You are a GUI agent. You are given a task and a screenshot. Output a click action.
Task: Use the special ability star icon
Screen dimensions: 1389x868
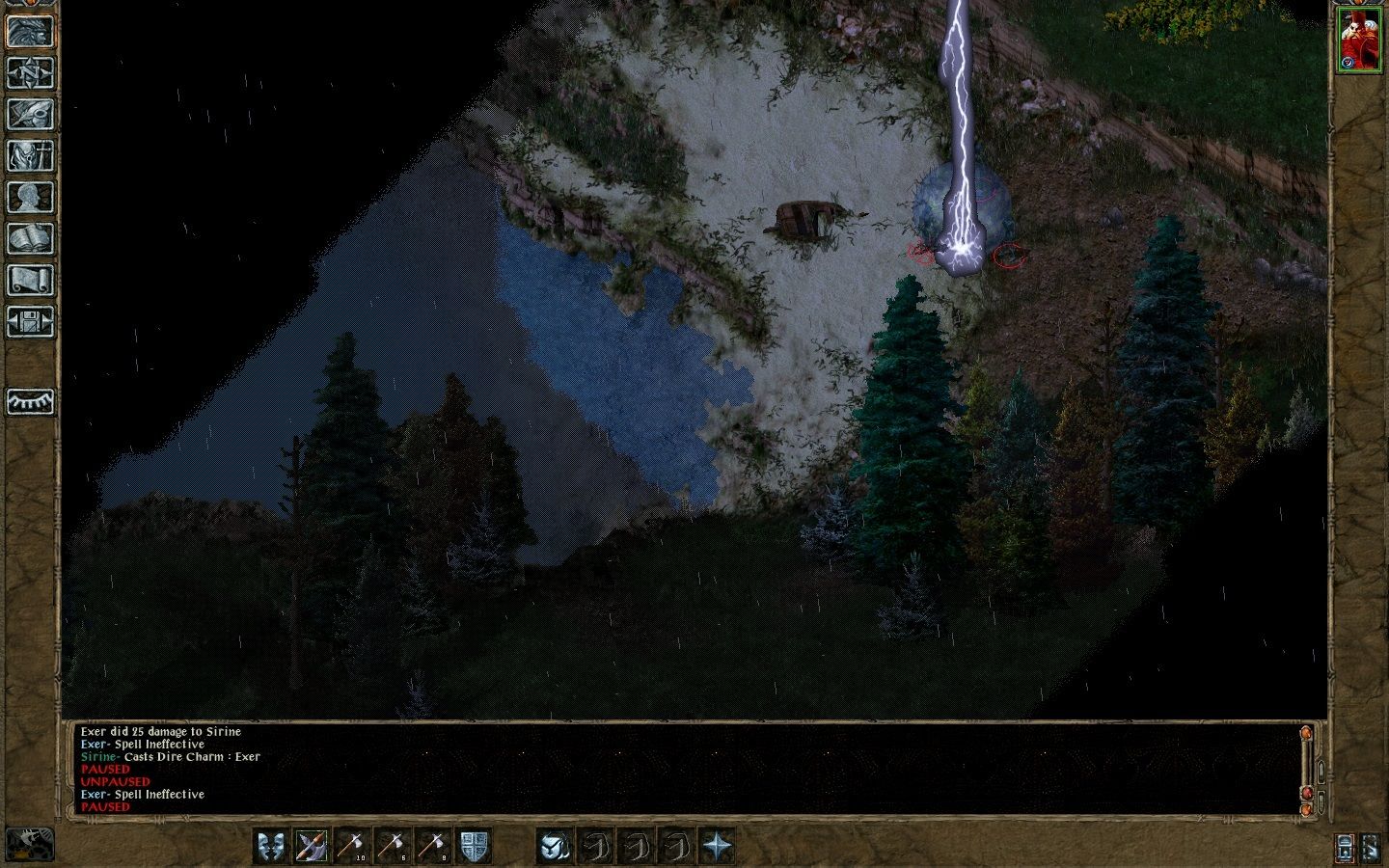tap(718, 847)
